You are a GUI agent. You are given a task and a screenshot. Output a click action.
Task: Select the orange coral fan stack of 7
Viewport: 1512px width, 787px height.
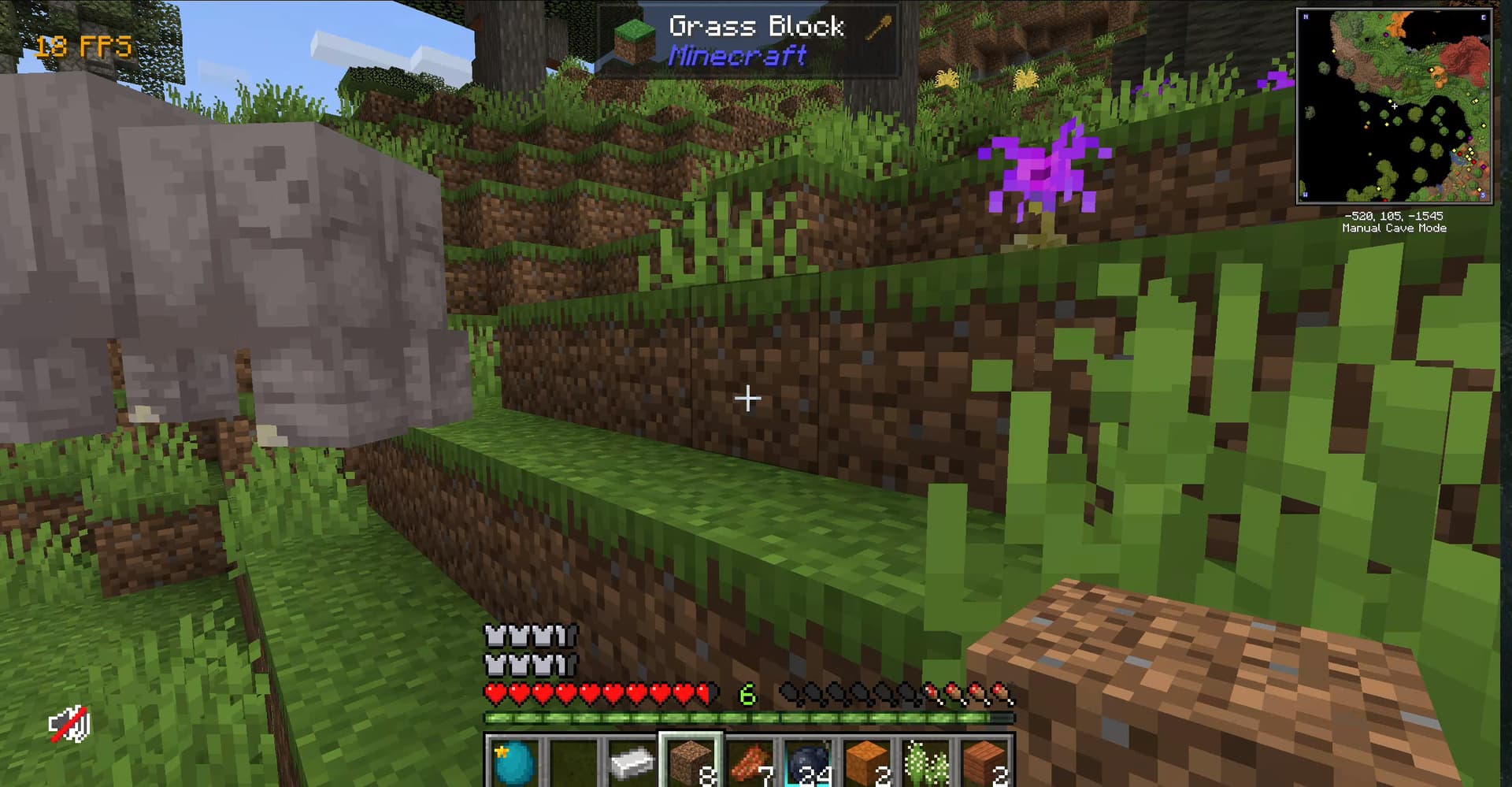[x=749, y=762]
